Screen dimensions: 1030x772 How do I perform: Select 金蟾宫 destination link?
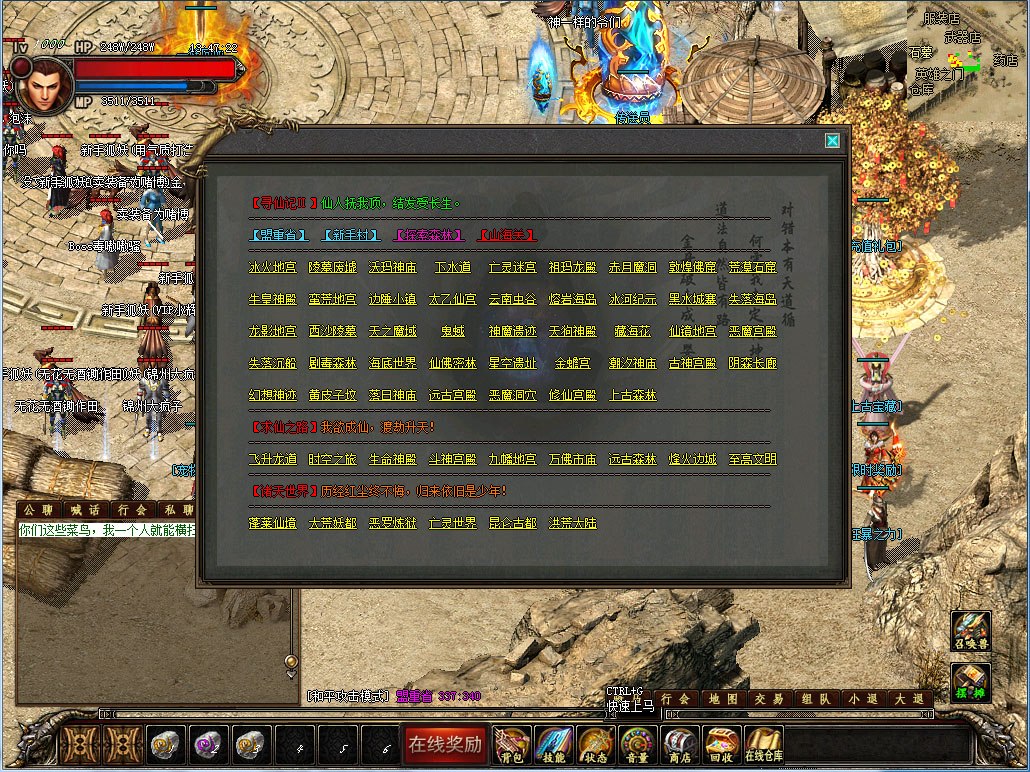tap(573, 363)
